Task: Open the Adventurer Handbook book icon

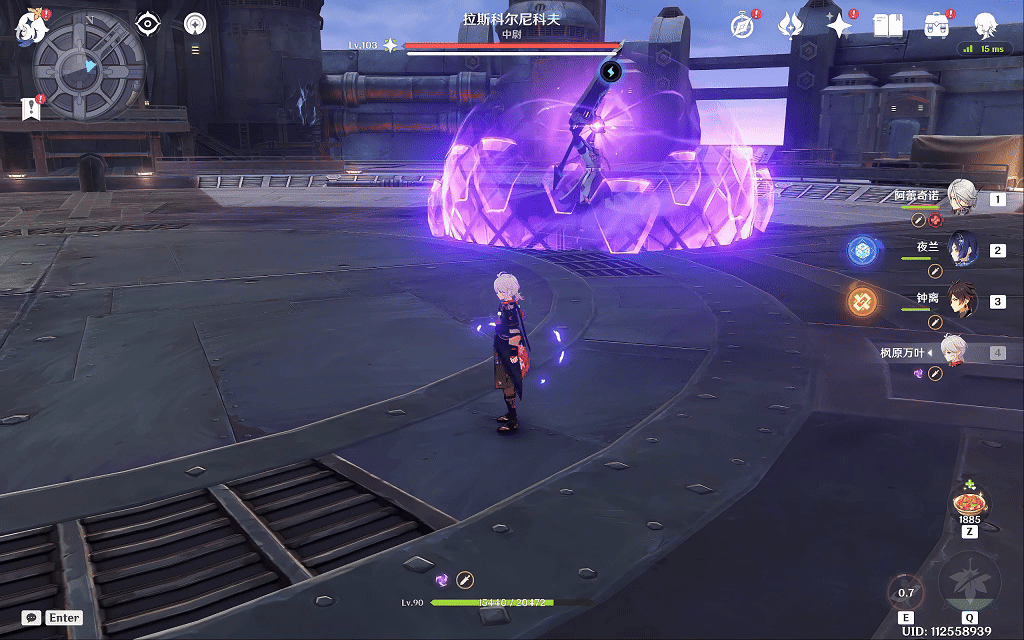Action: click(x=887, y=25)
